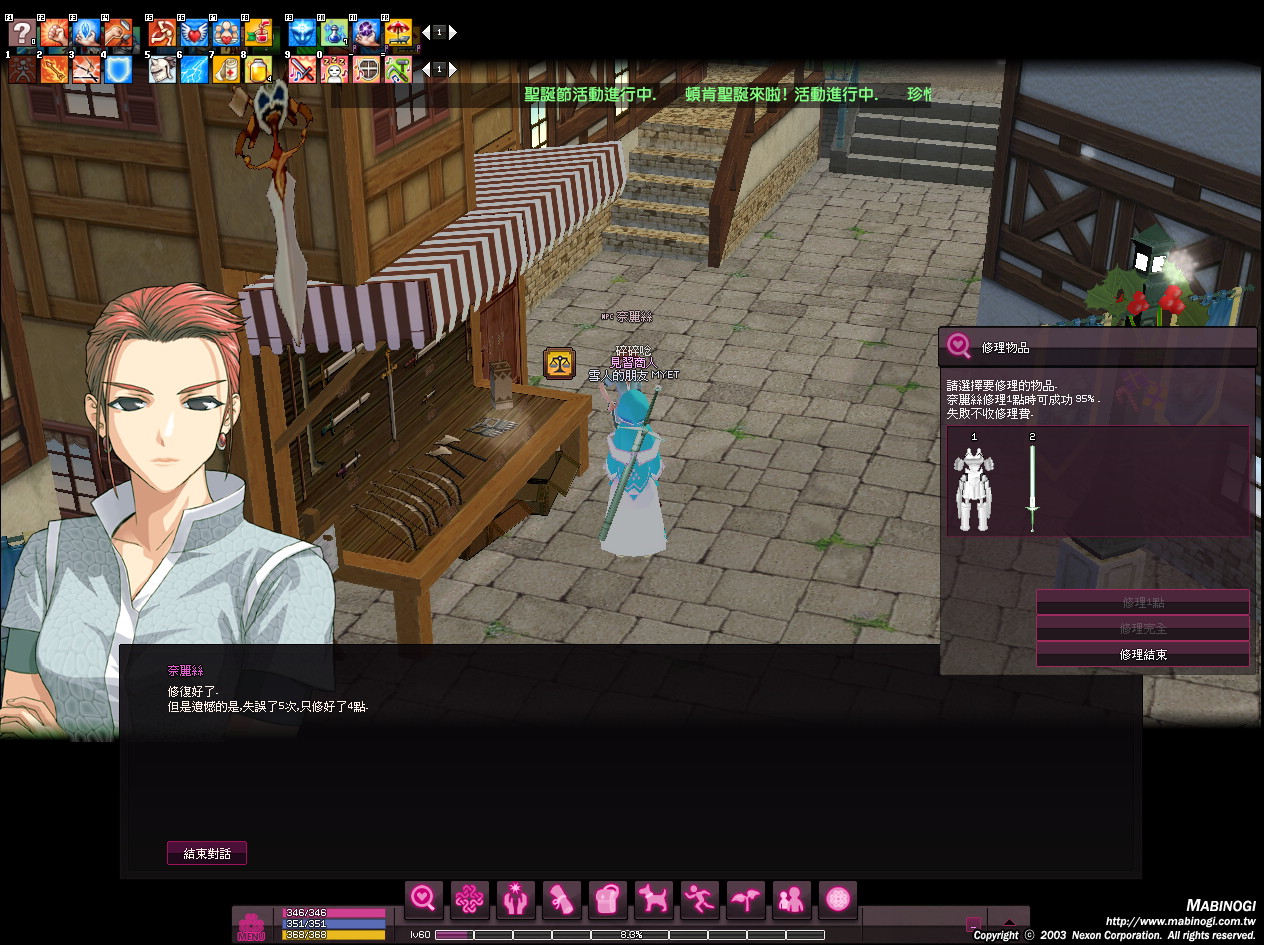1264x945 pixels.
Task: Choose 修理結束 to finish repairing
Action: coord(1143,655)
